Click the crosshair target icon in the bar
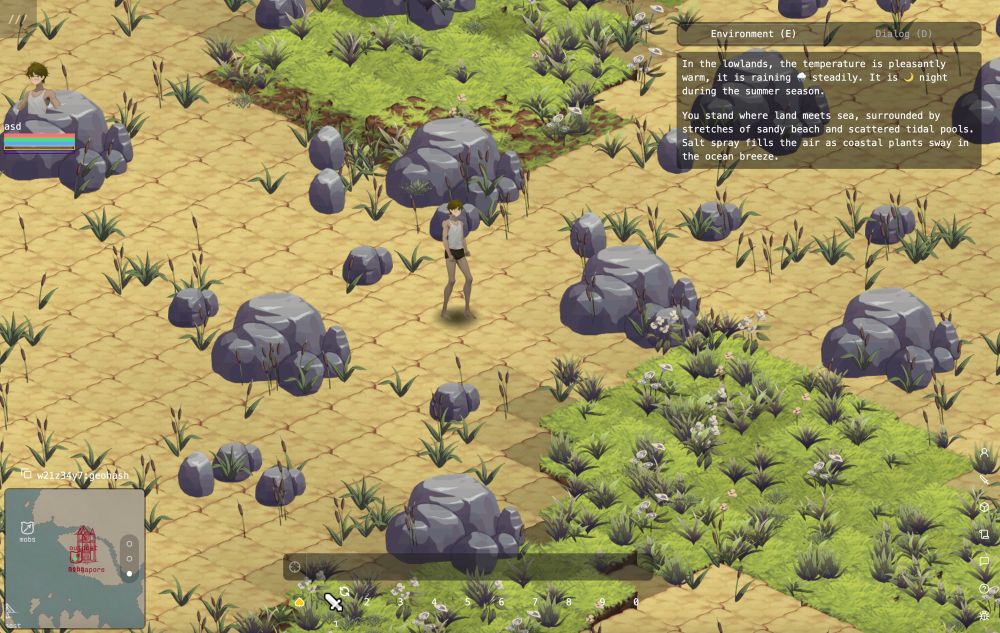This screenshot has height=633, width=1000. pos(295,567)
